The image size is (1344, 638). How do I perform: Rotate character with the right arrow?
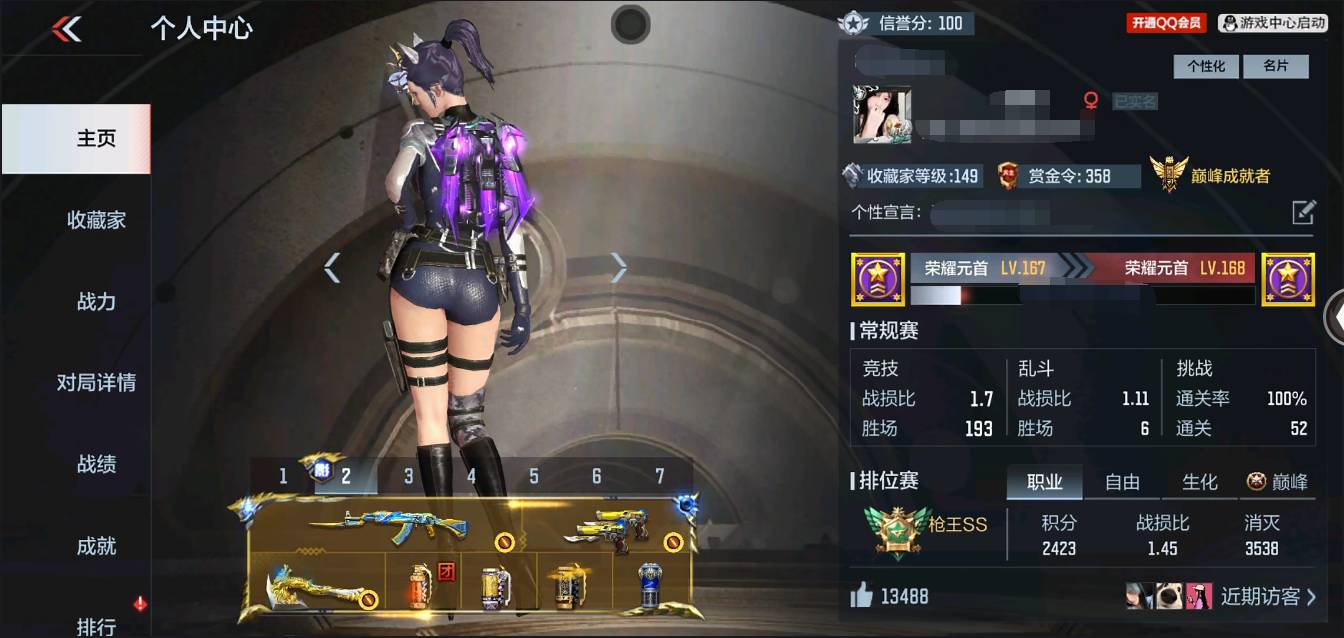(619, 267)
